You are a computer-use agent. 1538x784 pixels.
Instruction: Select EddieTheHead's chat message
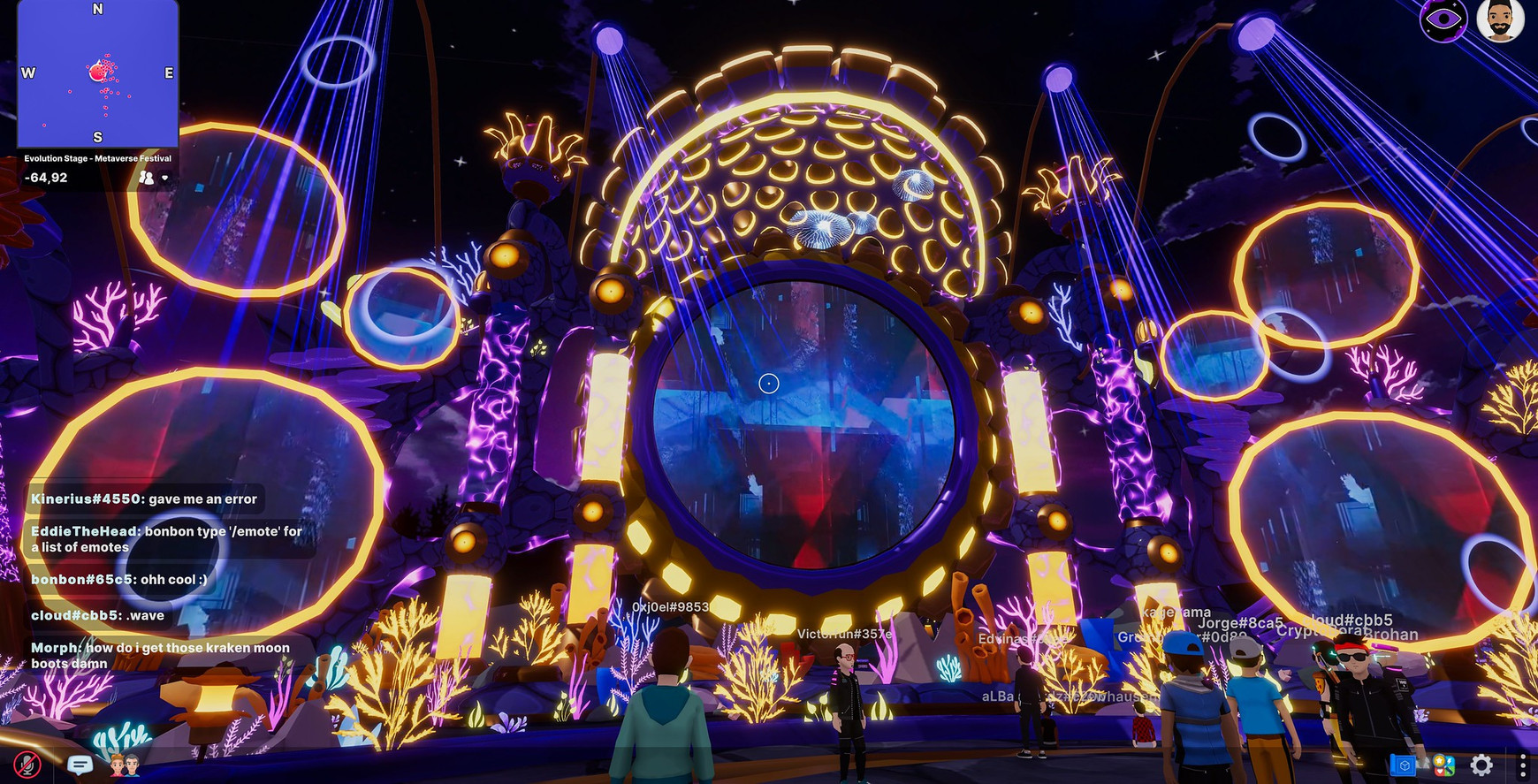click(166, 539)
